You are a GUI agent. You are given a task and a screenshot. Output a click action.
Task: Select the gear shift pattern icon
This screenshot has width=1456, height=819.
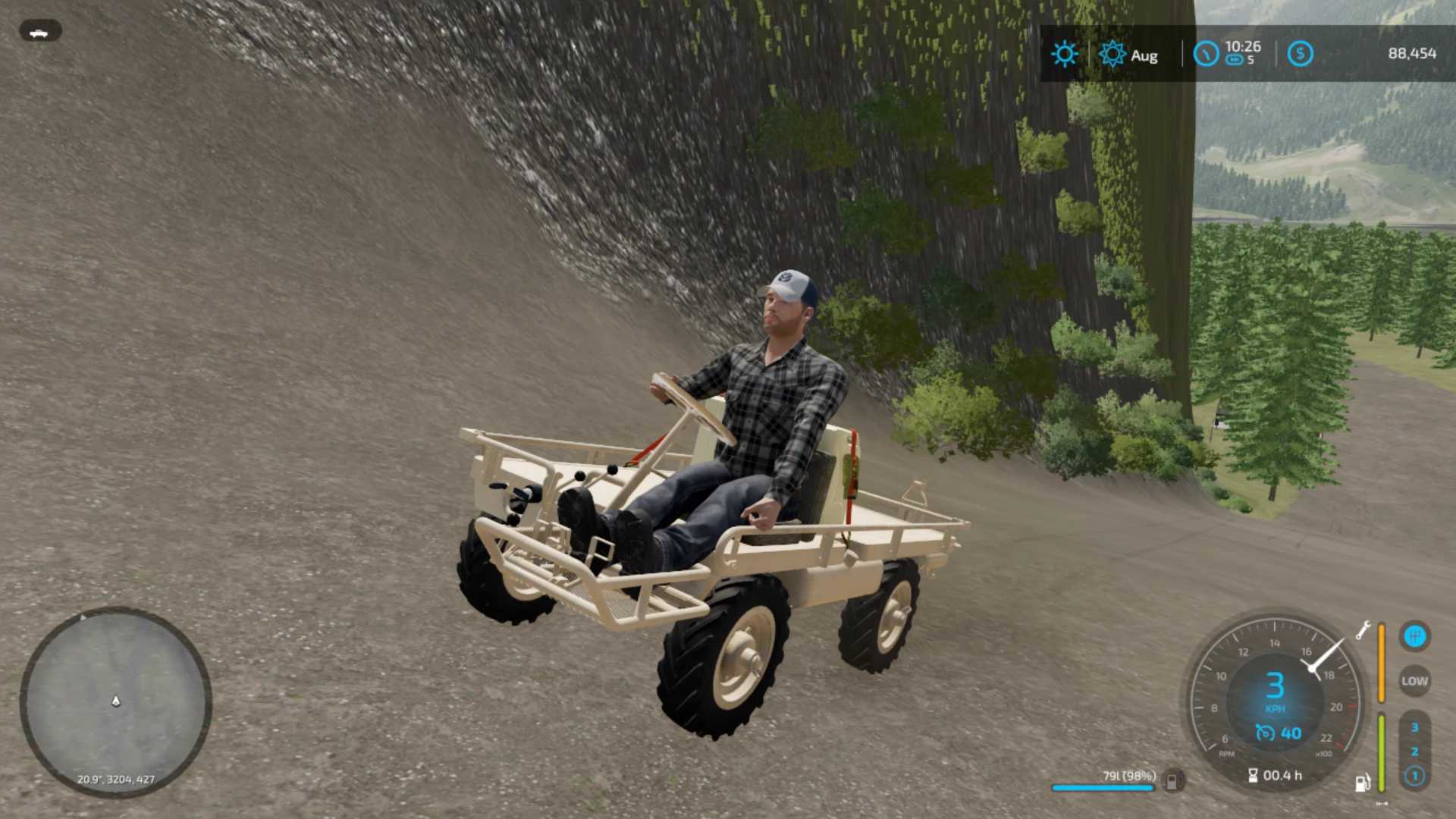point(1416,635)
